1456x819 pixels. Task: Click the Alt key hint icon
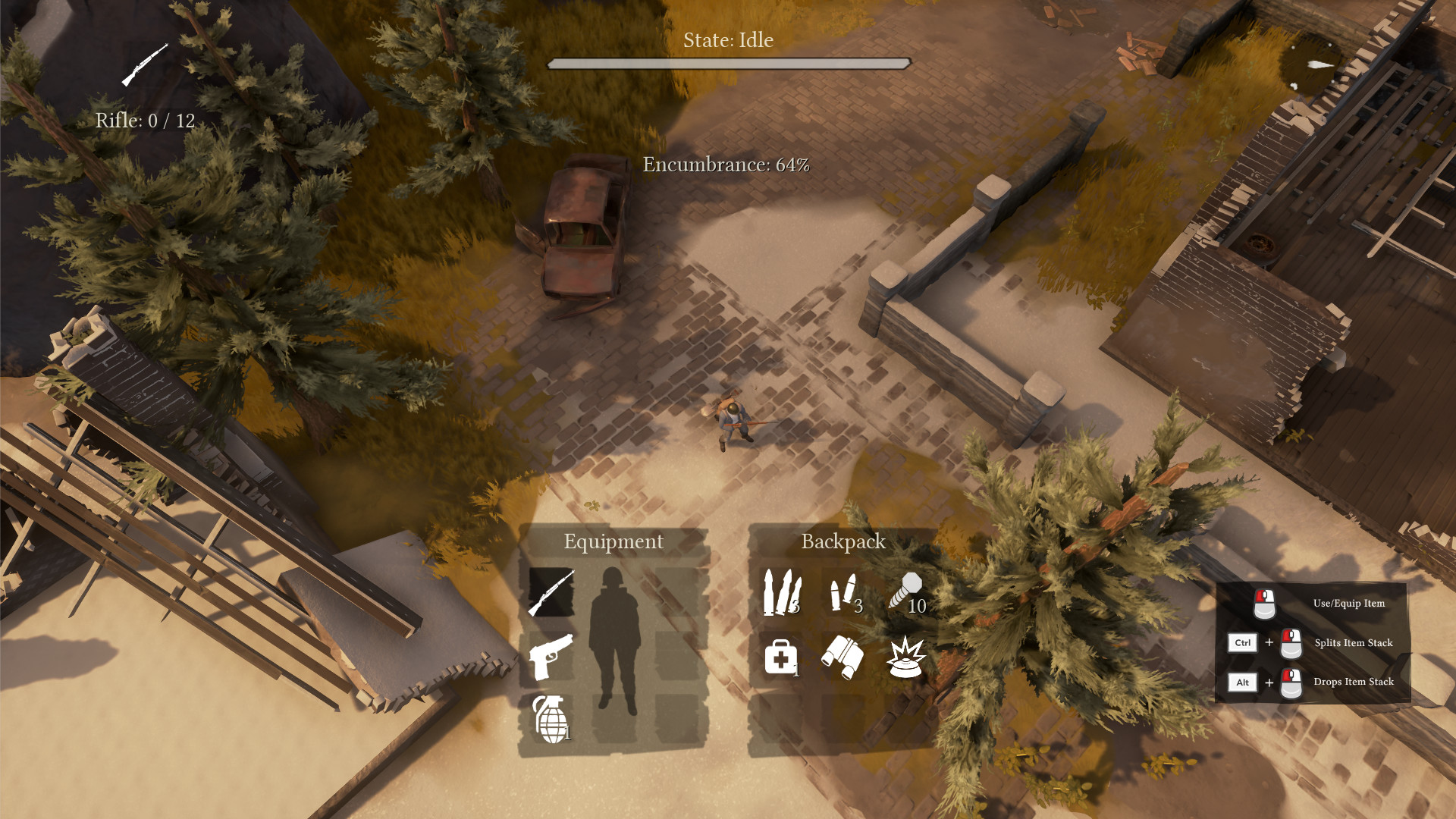tap(1242, 682)
